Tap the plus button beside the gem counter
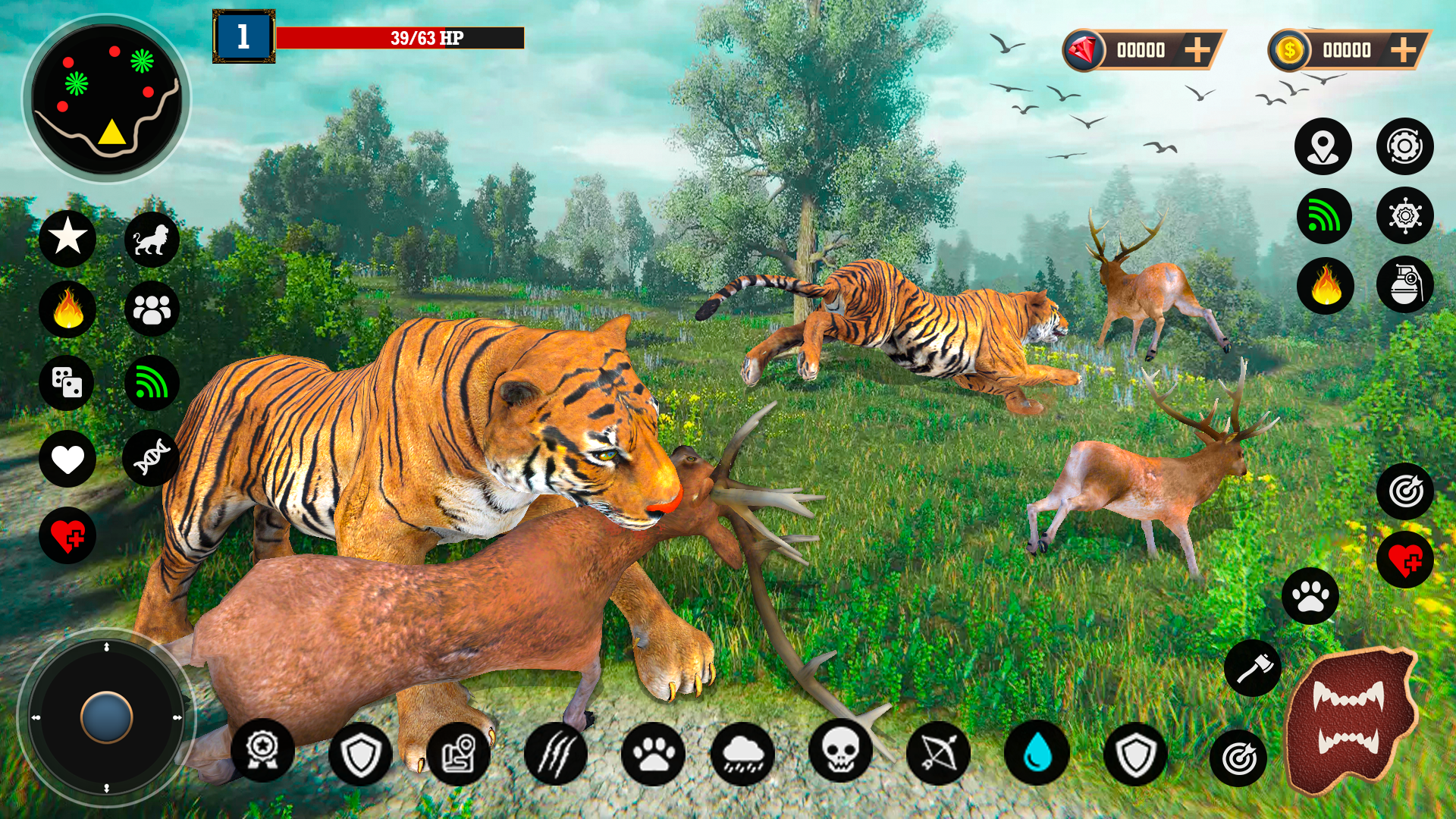 pyautogui.click(x=1198, y=49)
